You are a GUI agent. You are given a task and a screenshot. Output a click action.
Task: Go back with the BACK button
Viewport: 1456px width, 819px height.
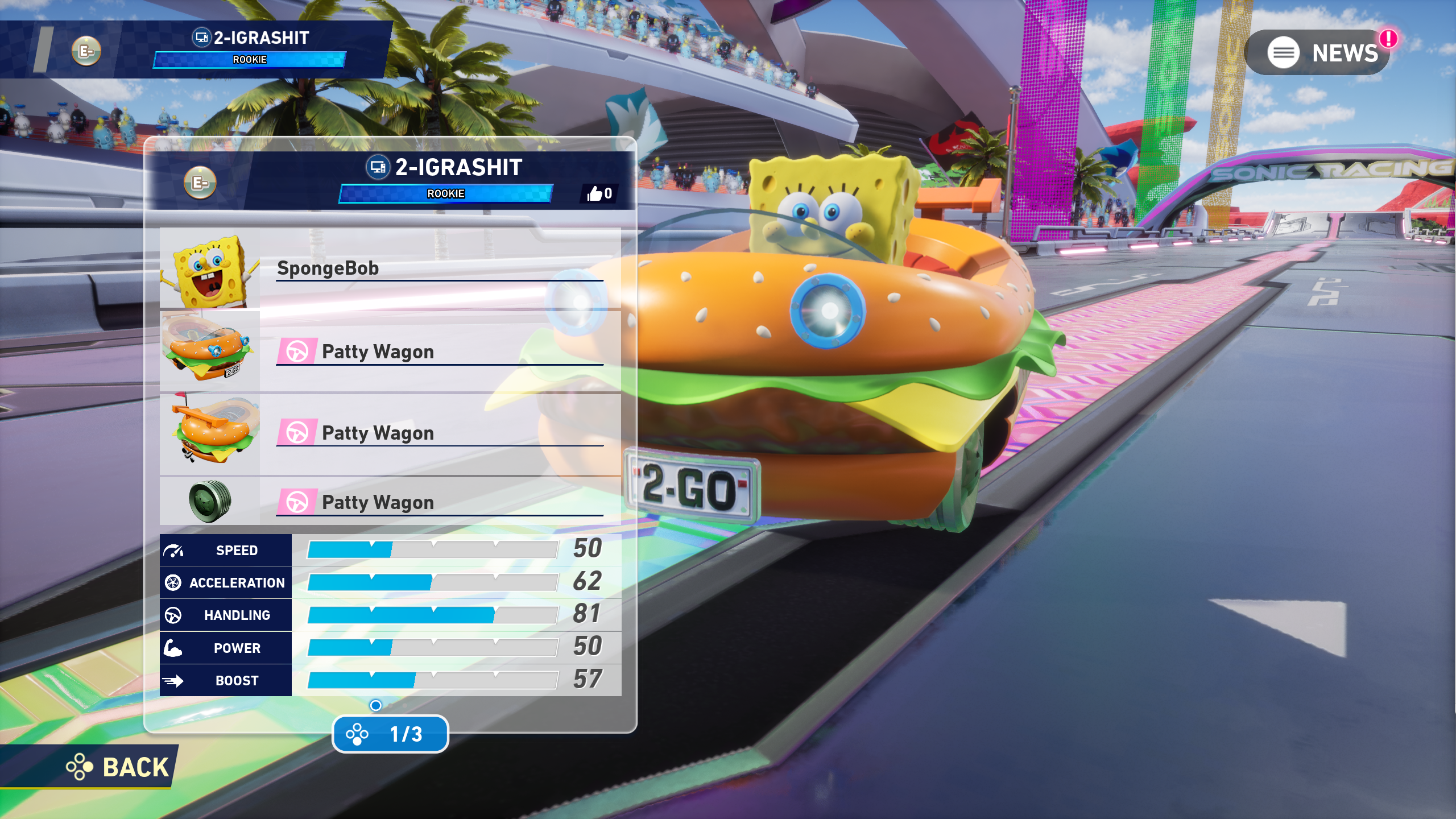click(118, 767)
